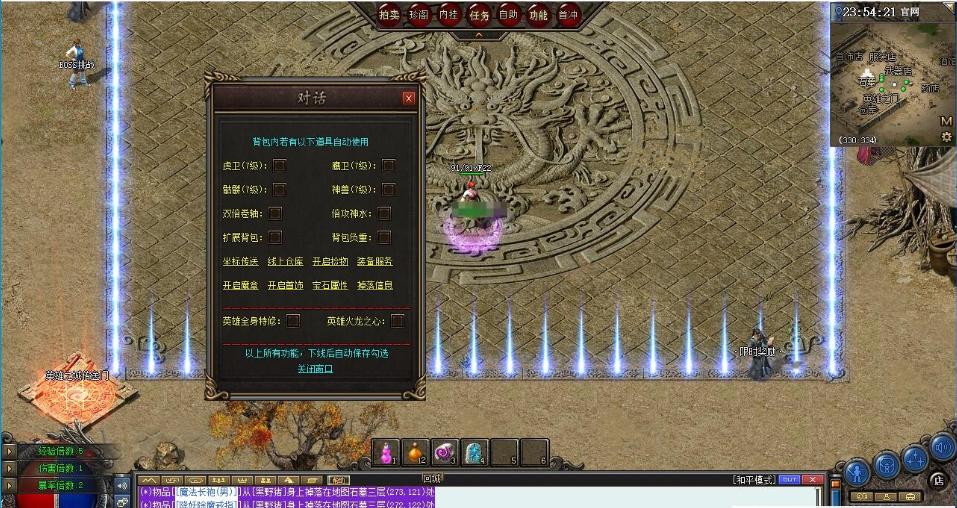Close the 对话 dialog with the red X
Image resolution: width=957 pixels, height=508 pixels.
(408, 98)
